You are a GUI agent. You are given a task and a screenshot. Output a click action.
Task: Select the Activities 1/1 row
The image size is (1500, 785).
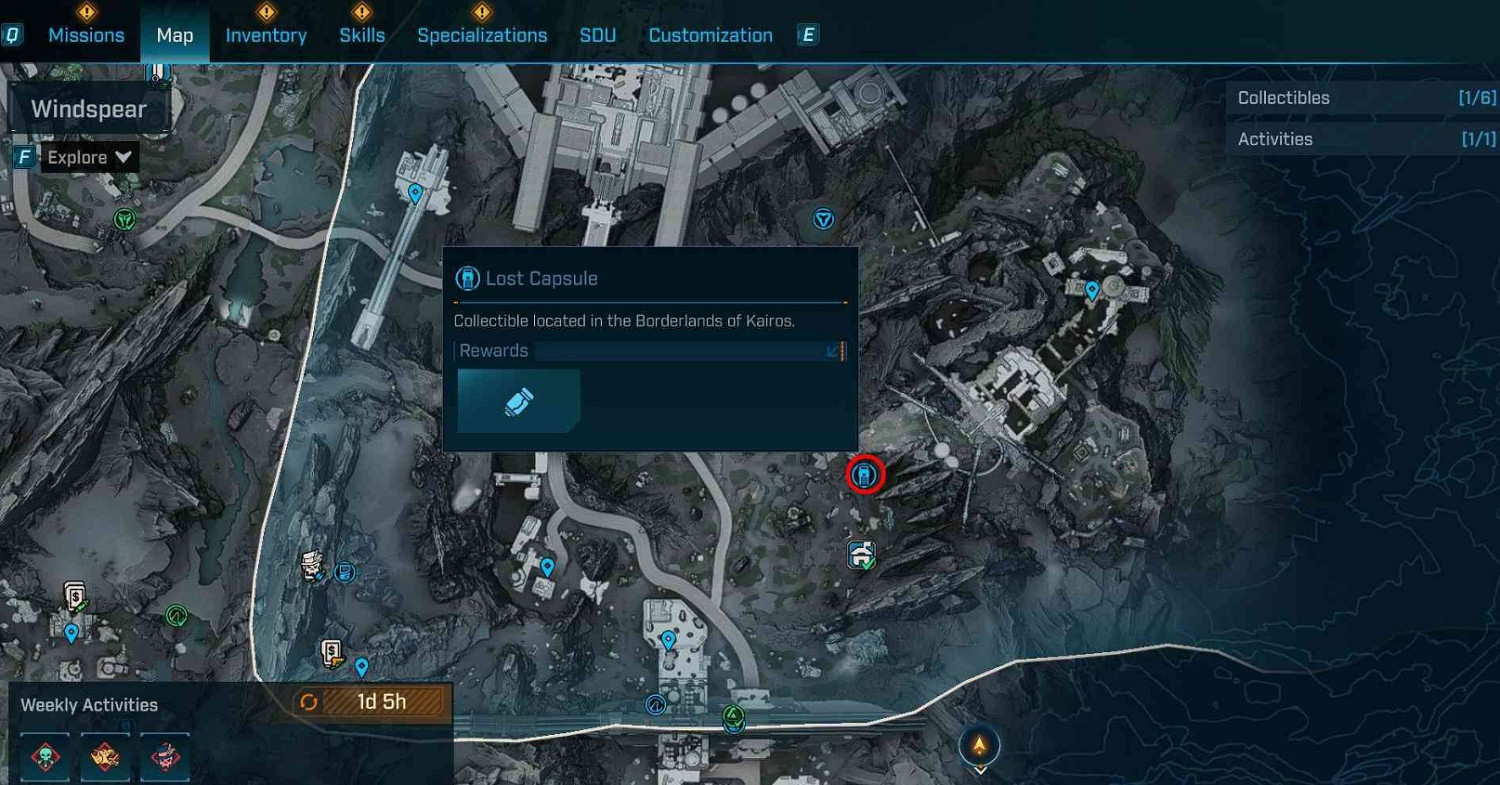(x=1362, y=139)
